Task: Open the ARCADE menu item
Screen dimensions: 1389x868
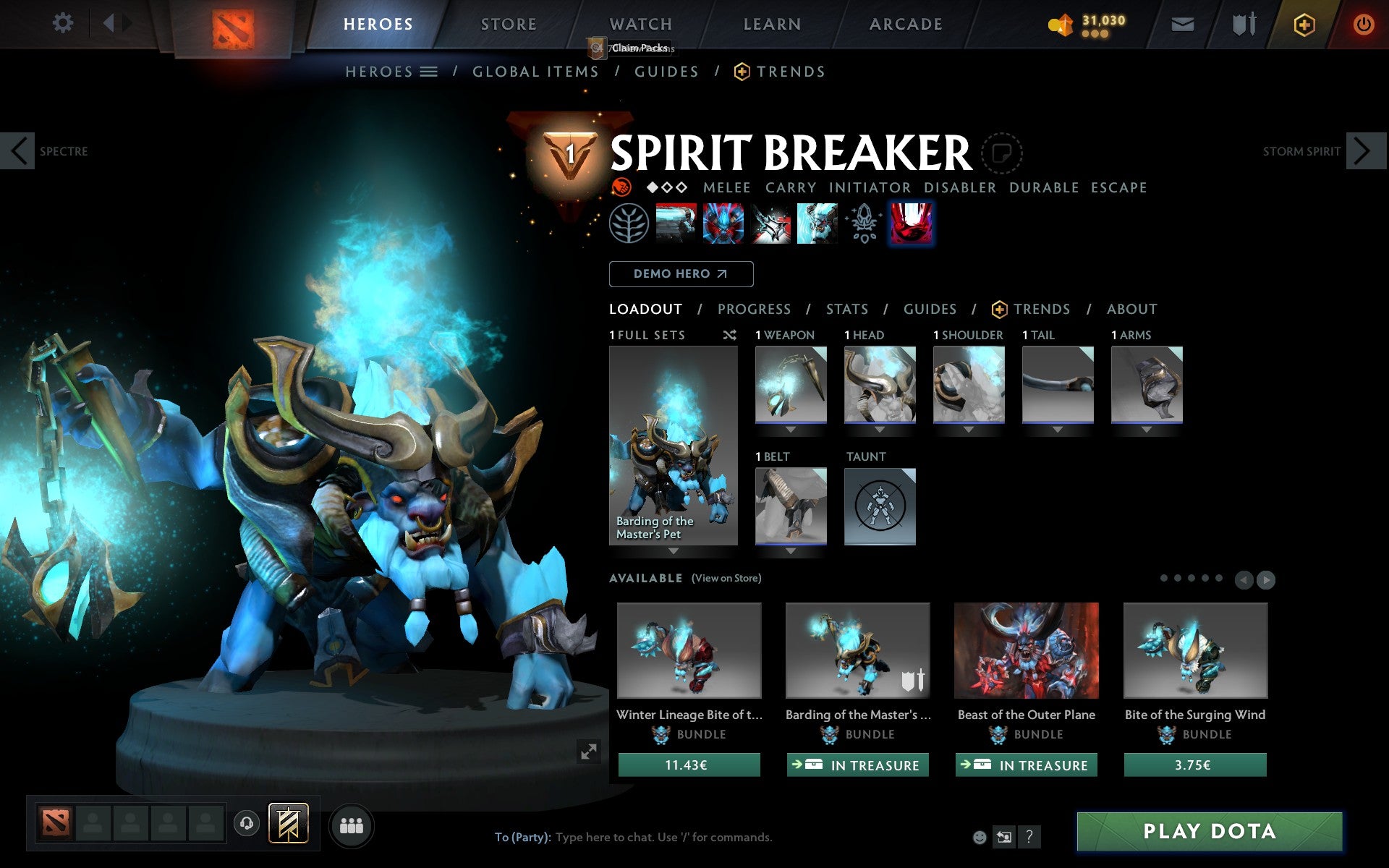Action: pos(905,24)
